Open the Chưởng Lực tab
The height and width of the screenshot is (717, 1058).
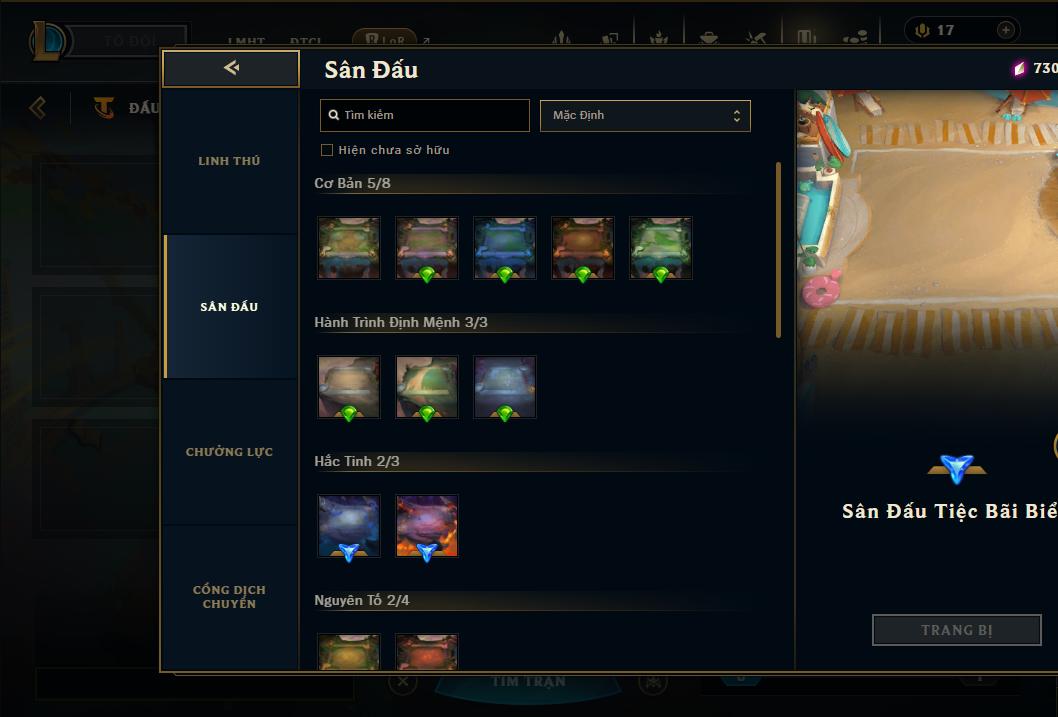[x=229, y=452]
